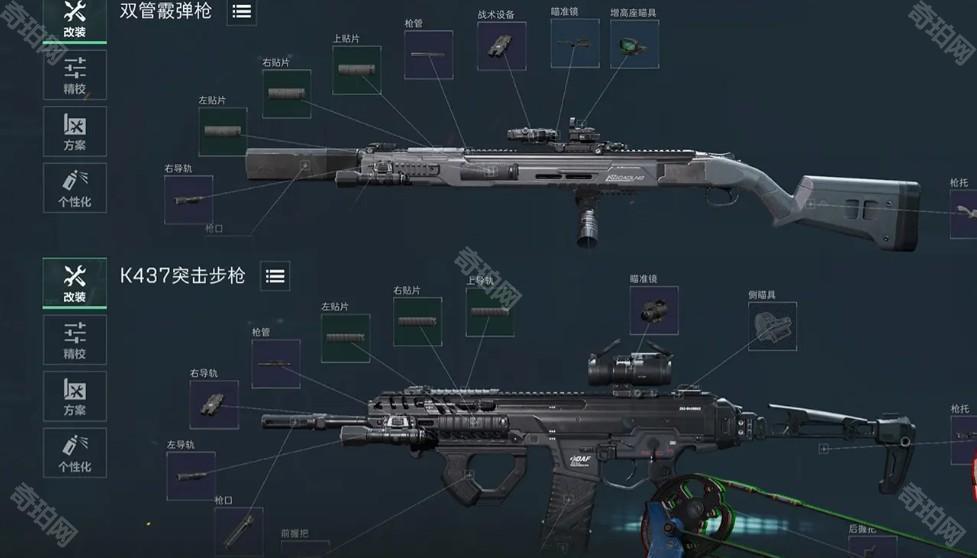The image size is (977, 558).
Task: Open the list menu beside K437突击步枪
Action: 275,276
